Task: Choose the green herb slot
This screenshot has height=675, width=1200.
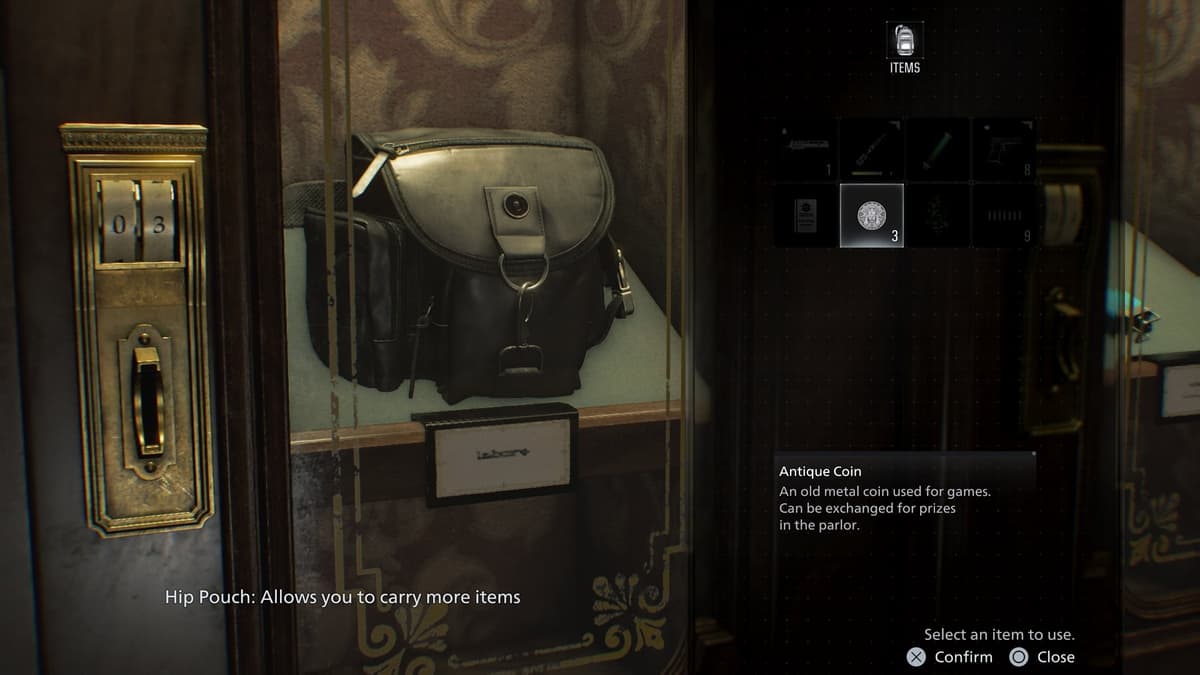Action: (x=937, y=215)
